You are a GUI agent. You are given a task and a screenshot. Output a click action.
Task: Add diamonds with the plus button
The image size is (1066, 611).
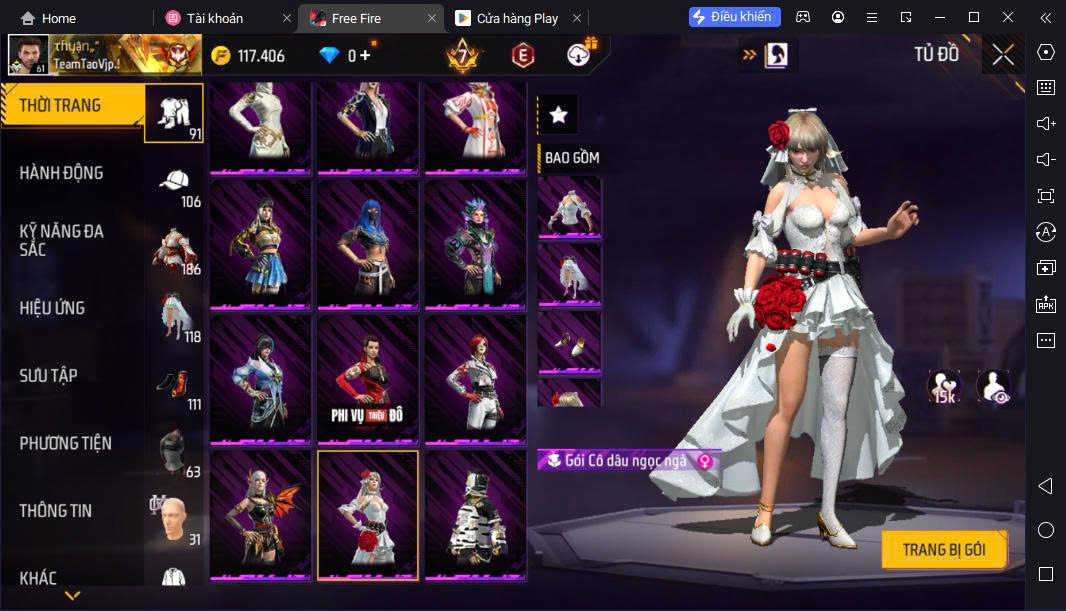coord(365,56)
